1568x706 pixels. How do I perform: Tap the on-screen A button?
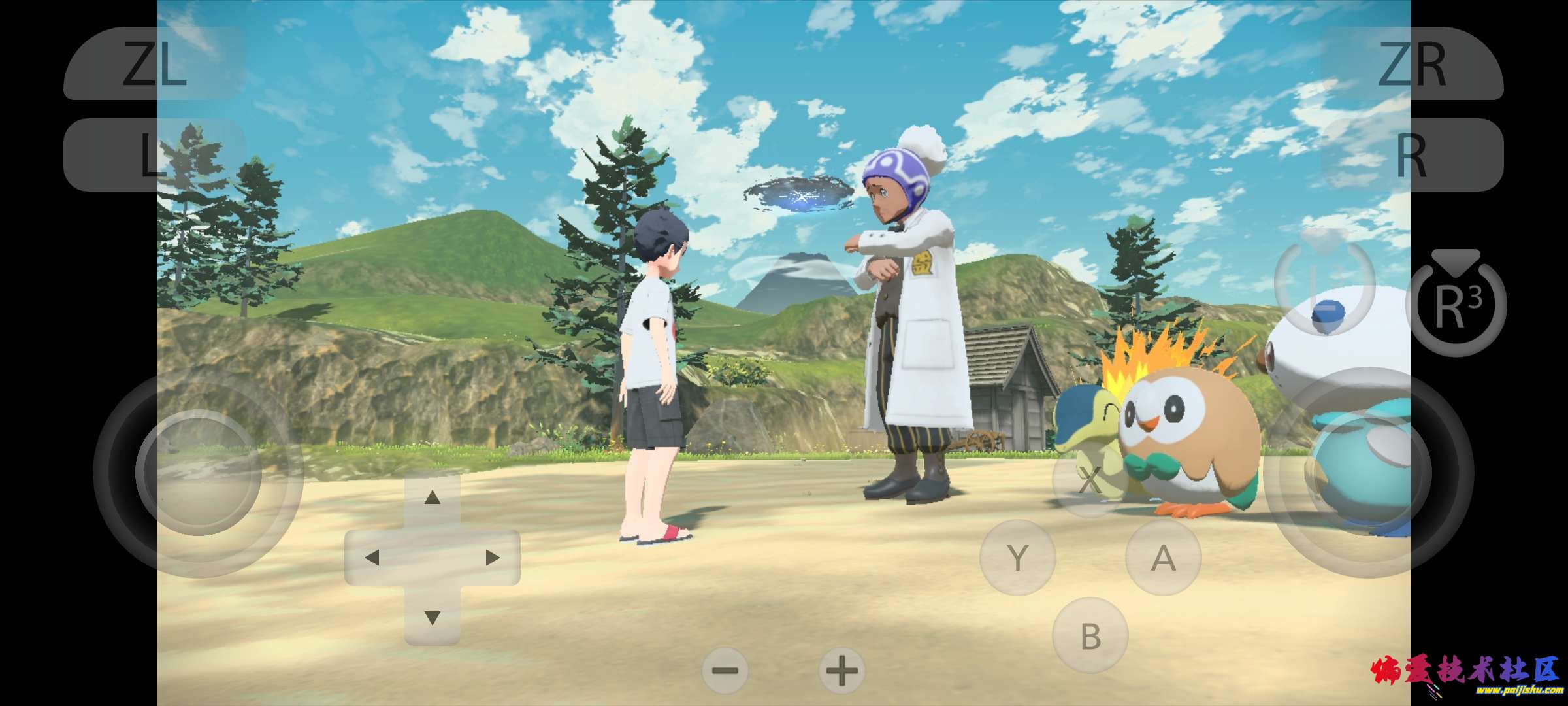coord(1163,558)
